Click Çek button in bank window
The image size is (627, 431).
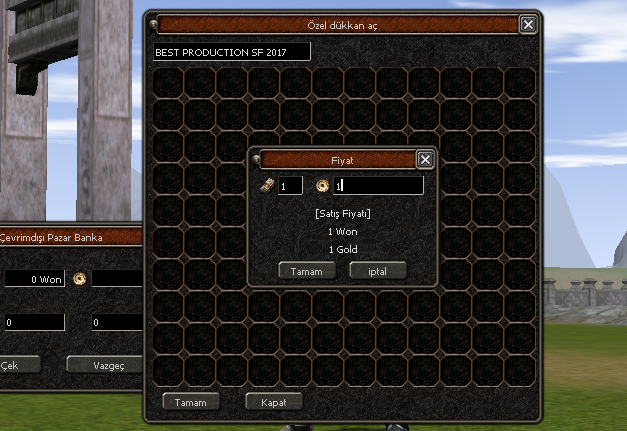tap(12, 364)
